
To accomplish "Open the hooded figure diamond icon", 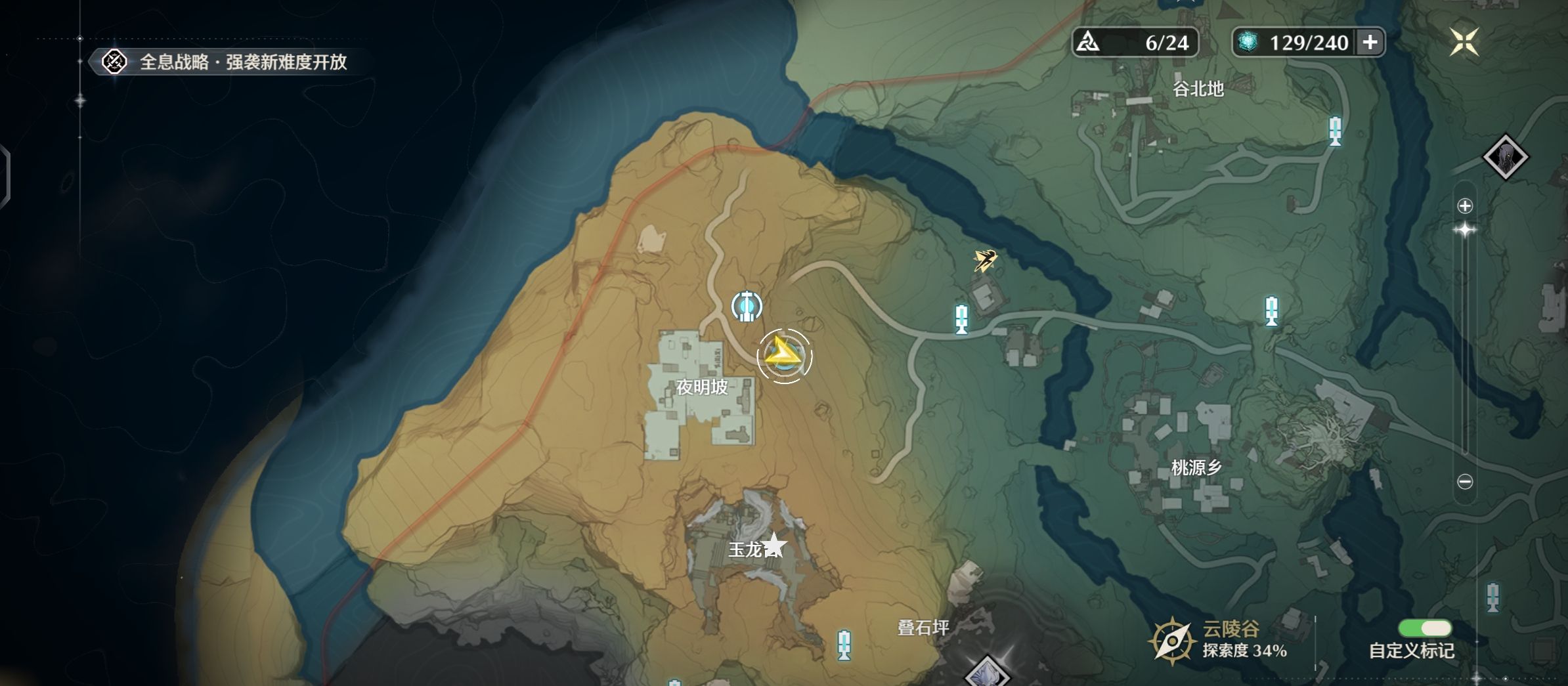I will (1506, 158).
